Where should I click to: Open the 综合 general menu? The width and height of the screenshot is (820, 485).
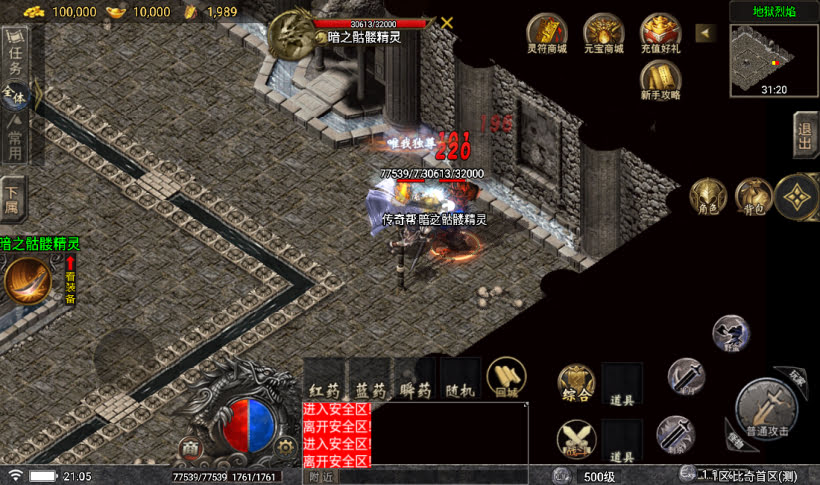(x=576, y=384)
